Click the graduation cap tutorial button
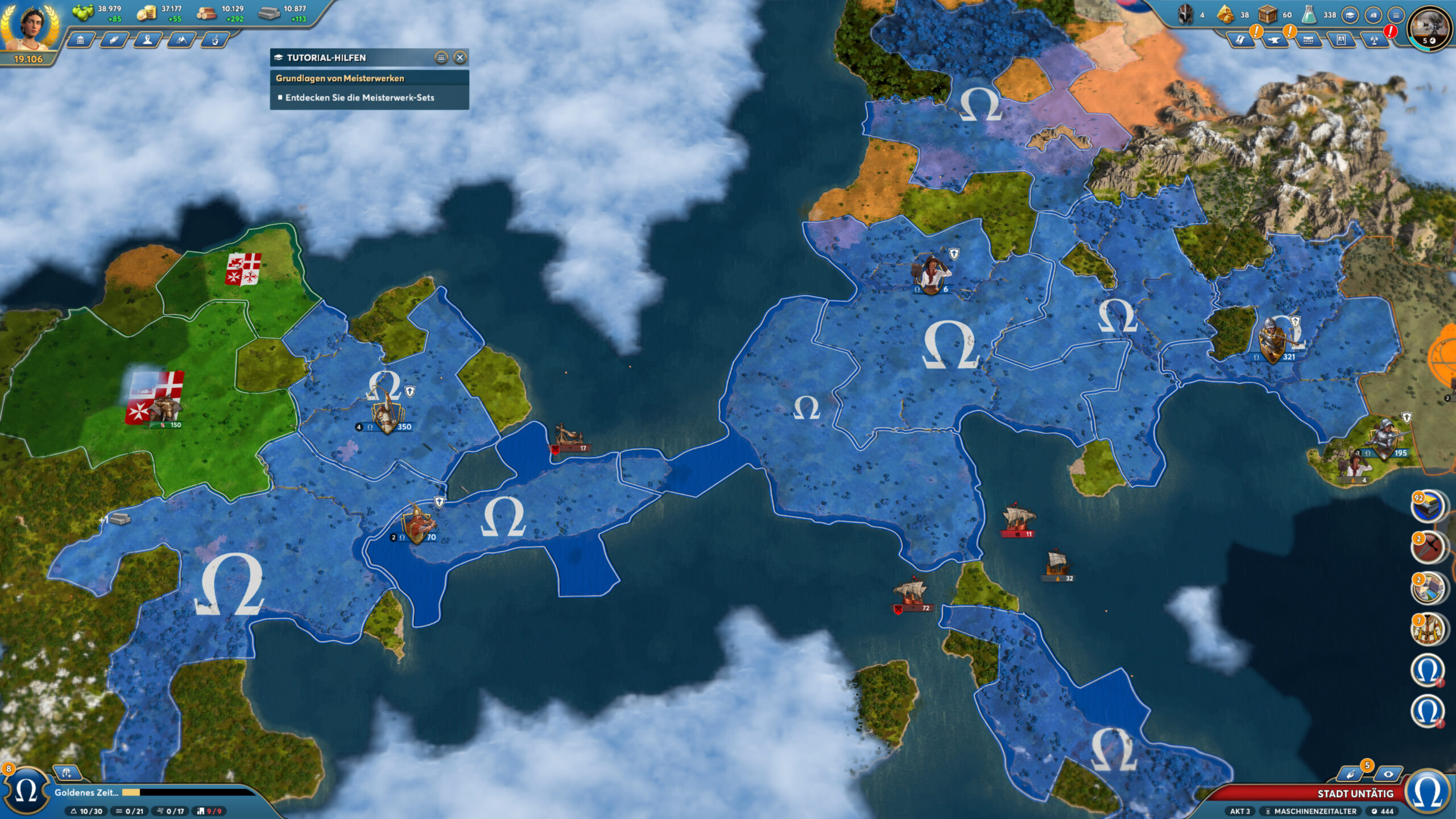 (x=1350, y=15)
